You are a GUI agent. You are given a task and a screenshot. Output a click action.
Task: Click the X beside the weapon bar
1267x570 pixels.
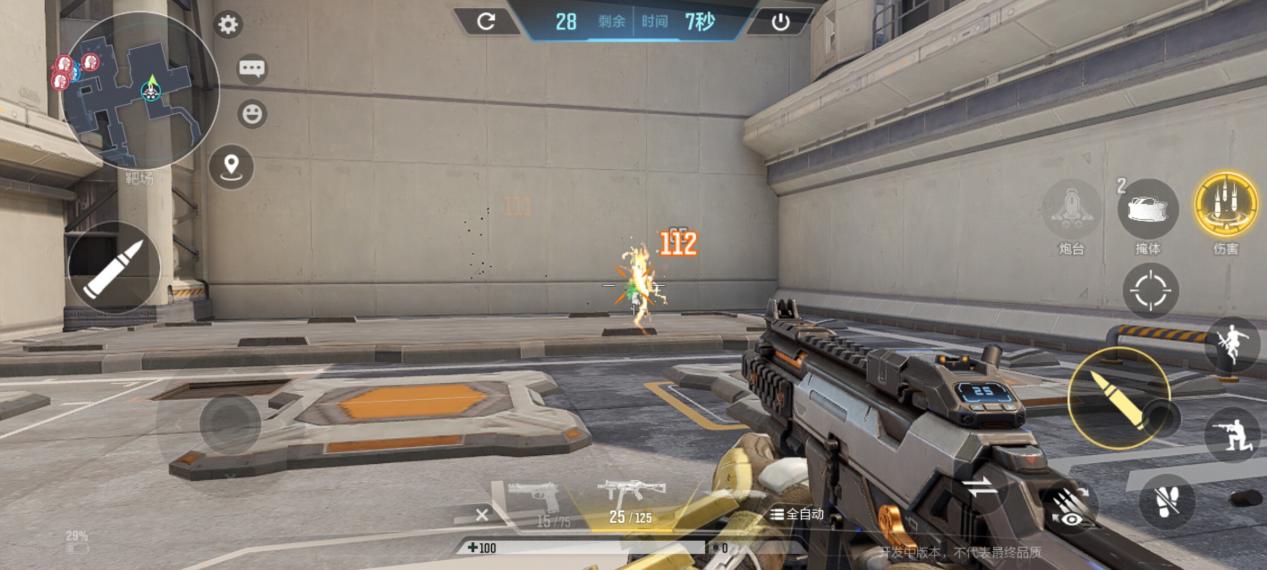(x=482, y=514)
